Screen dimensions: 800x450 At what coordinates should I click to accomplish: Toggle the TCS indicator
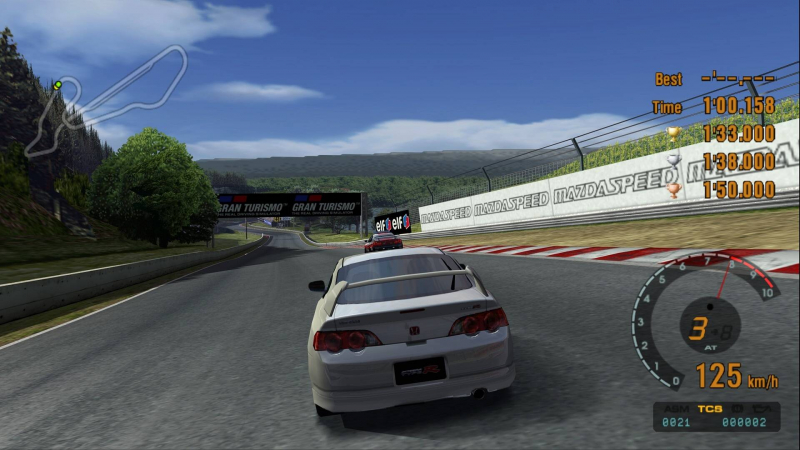[710, 409]
